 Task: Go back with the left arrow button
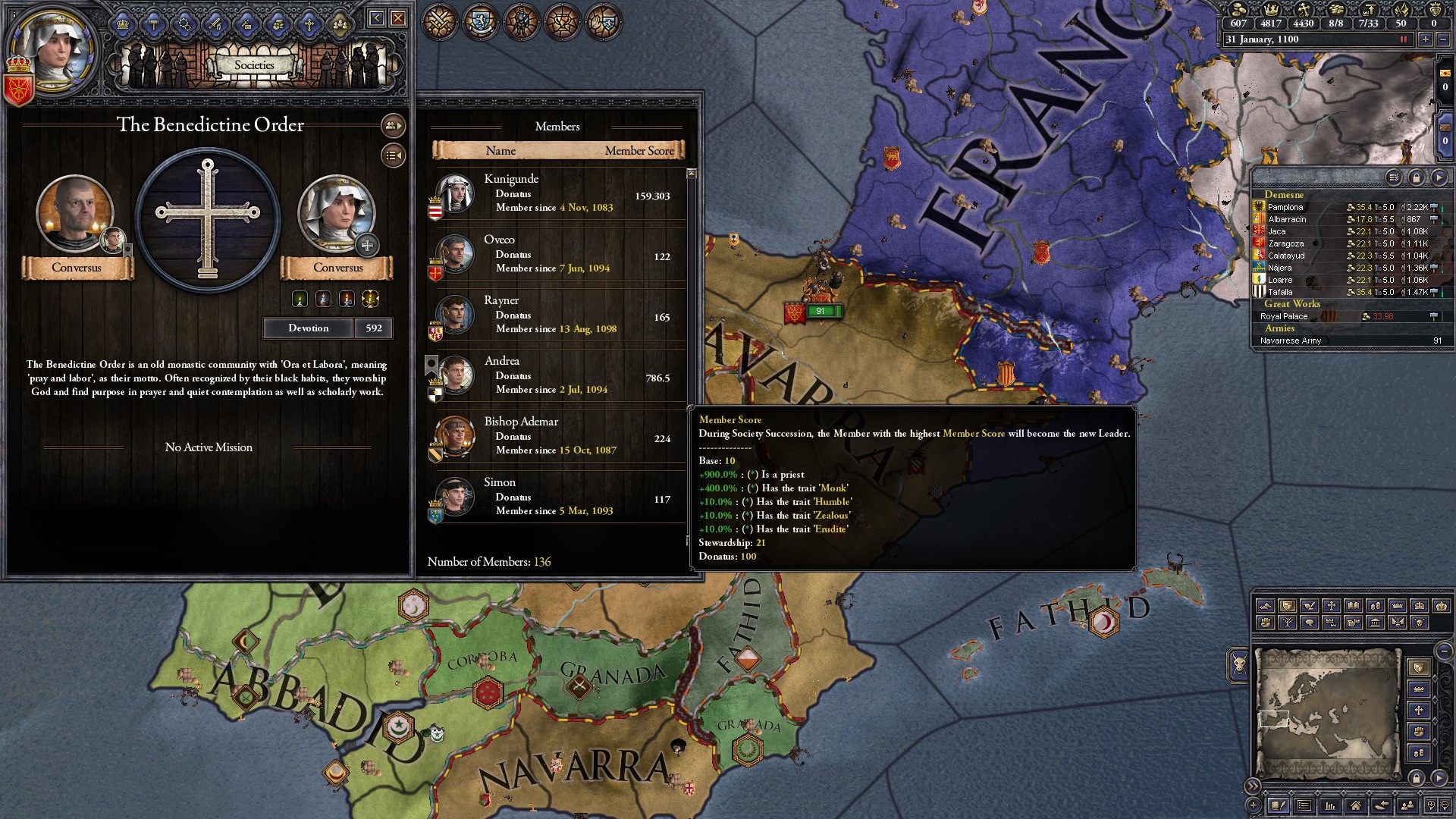[x=377, y=18]
